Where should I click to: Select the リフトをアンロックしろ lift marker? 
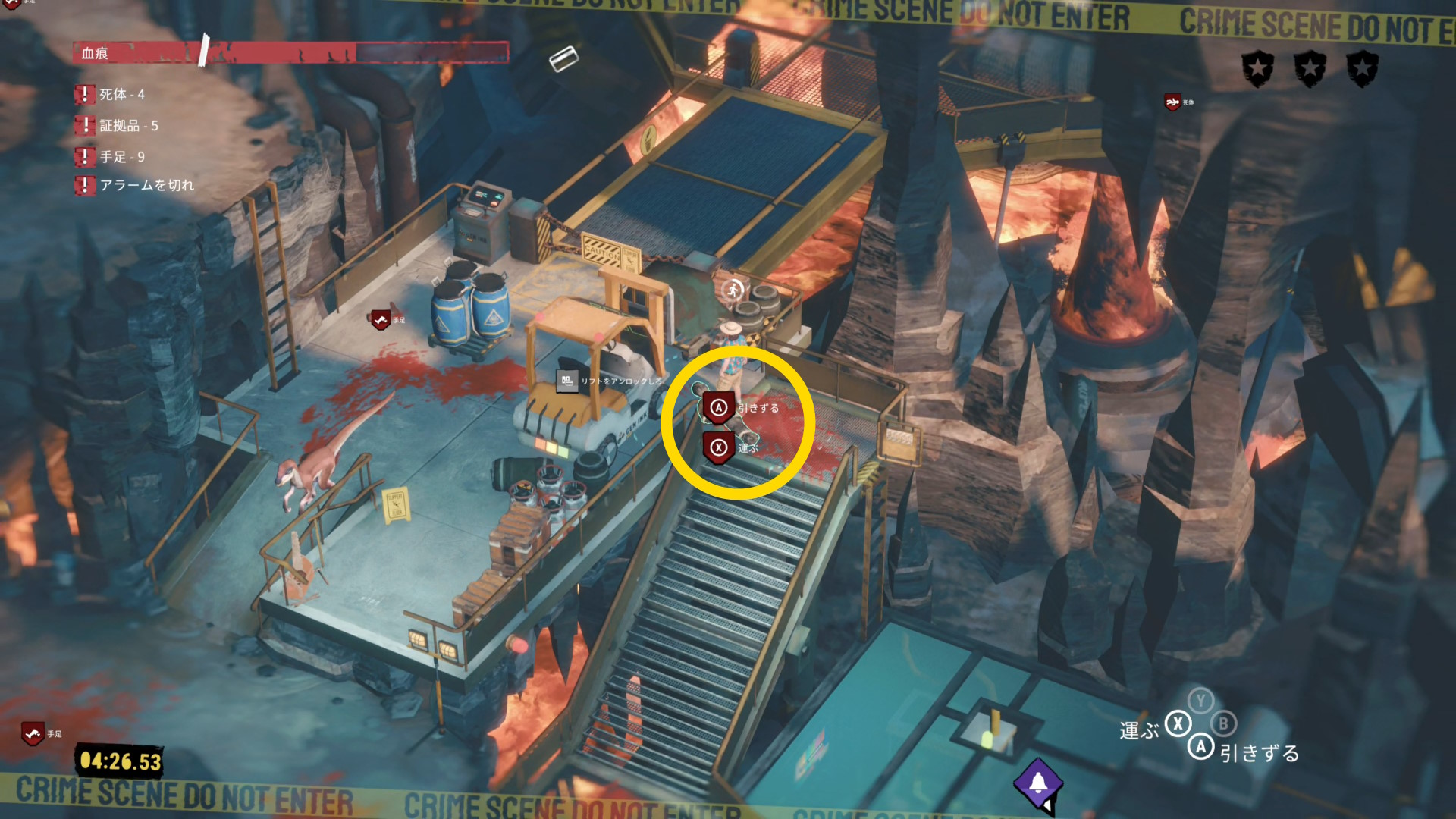pyautogui.click(x=567, y=381)
